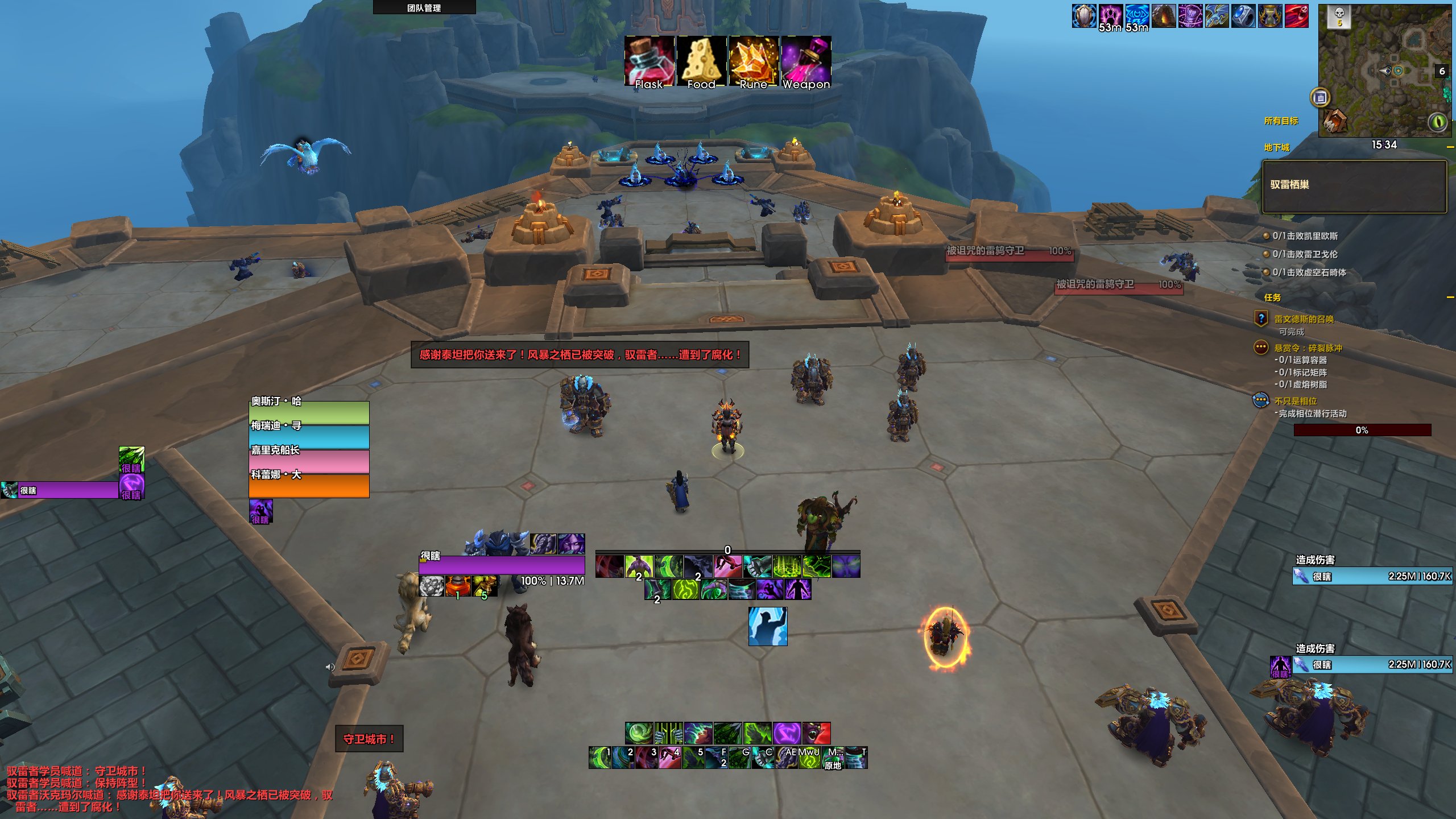Viewport: 1456px width, 819px height.
Task: Activate the ability bound to key 1
Action: 599,758
